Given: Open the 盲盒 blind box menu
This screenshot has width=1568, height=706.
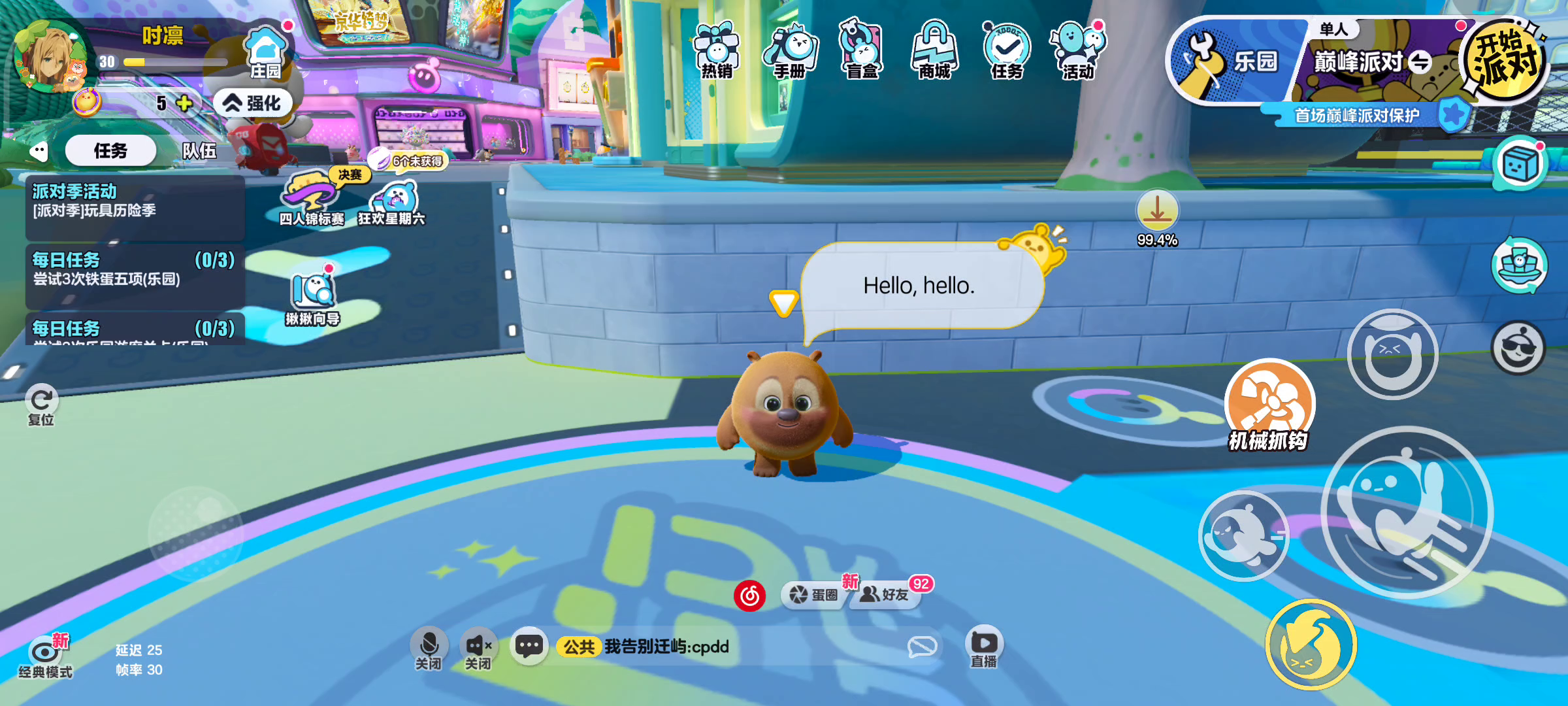Looking at the screenshot, I should [862, 50].
